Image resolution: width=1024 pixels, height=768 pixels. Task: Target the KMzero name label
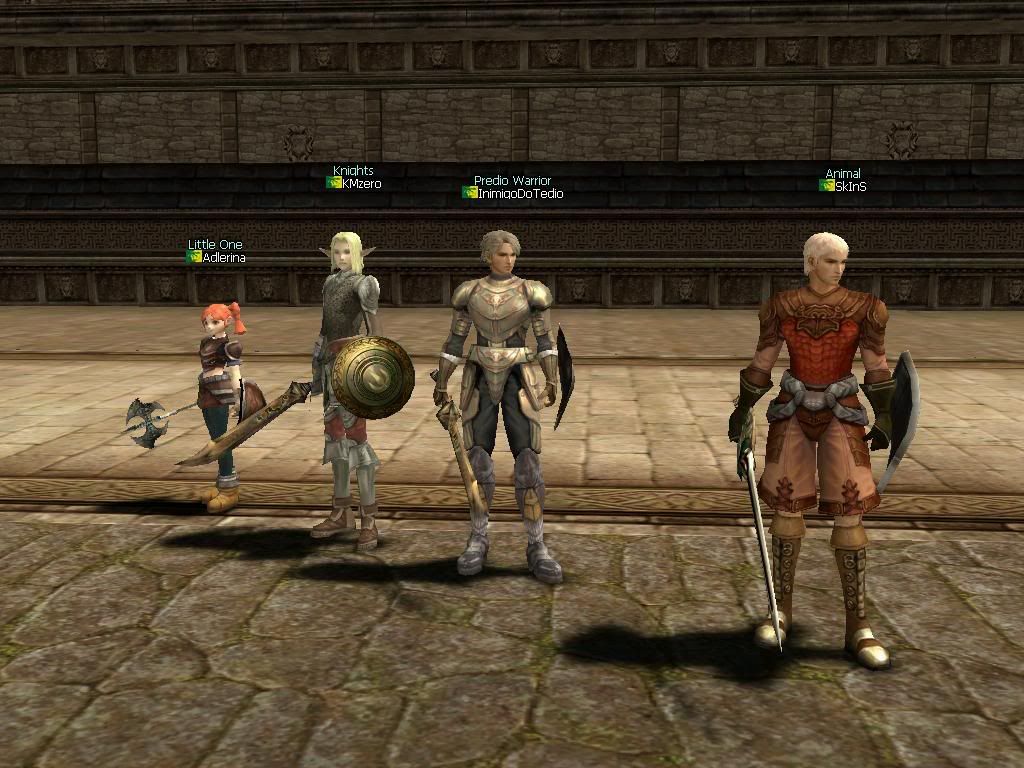click(360, 184)
